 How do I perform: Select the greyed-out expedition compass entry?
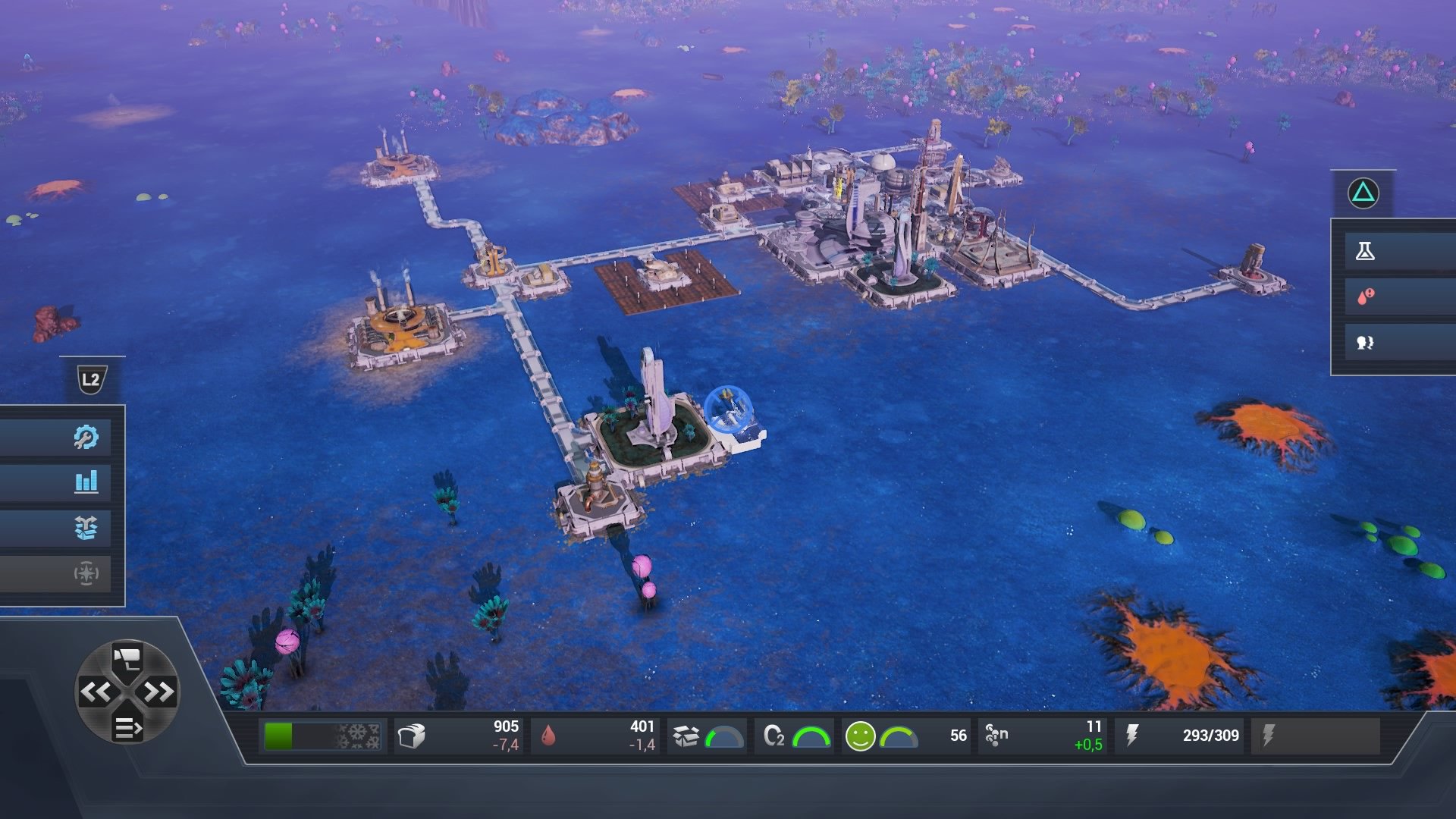point(86,574)
